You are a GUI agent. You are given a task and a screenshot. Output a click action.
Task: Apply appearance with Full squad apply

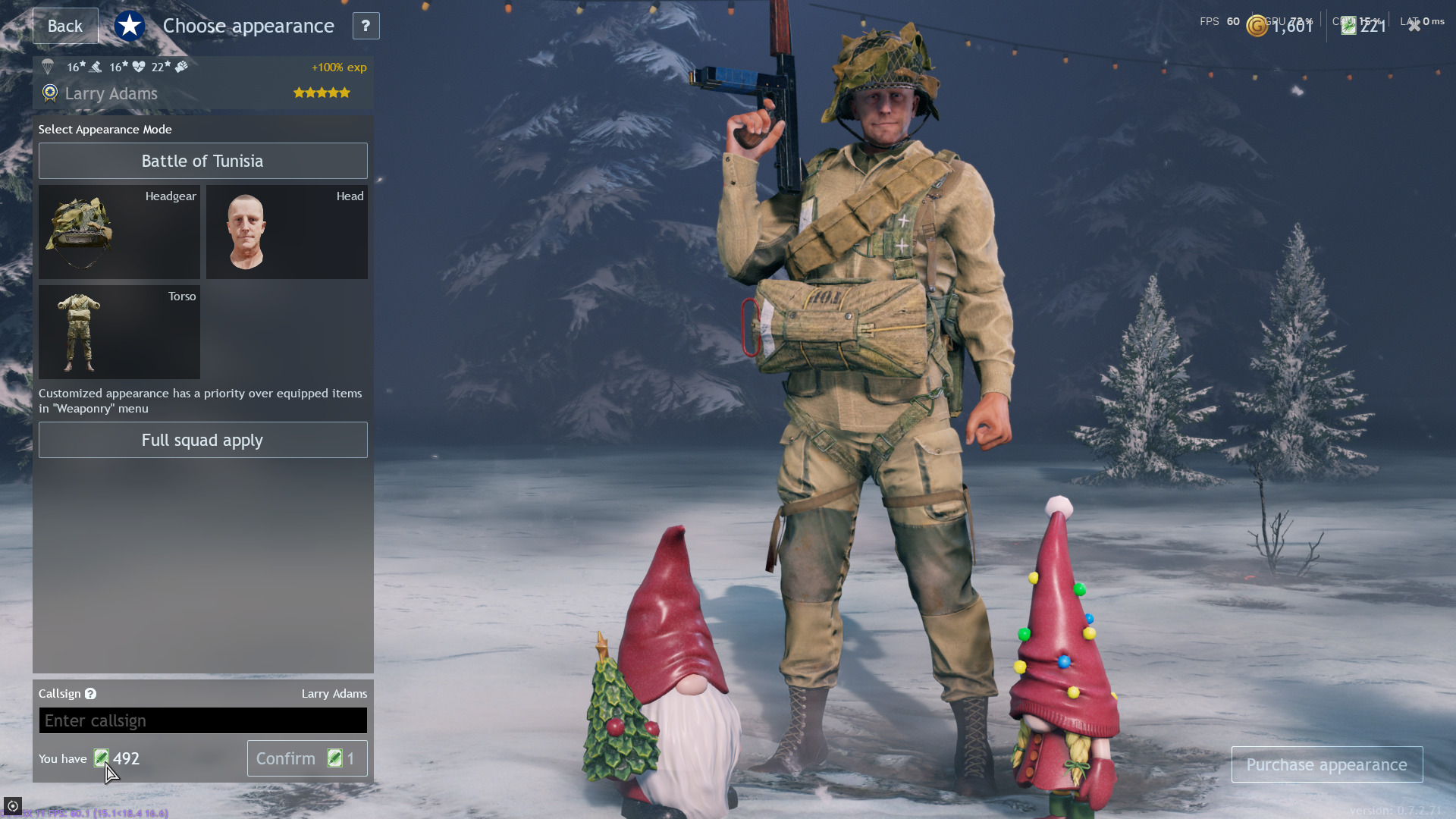click(x=202, y=440)
